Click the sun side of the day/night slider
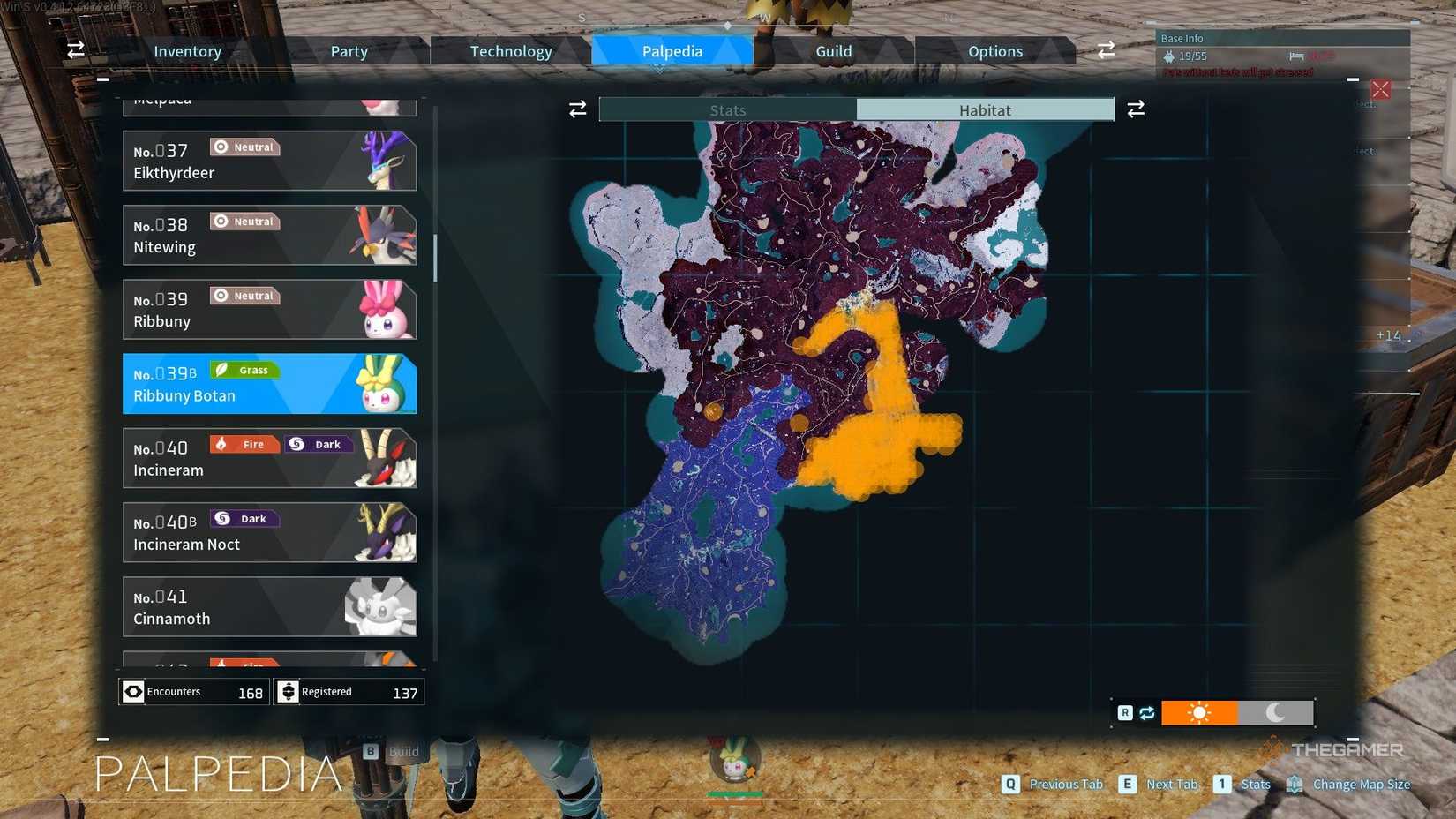This screenshot has width=1456, height=819. 1200,712
